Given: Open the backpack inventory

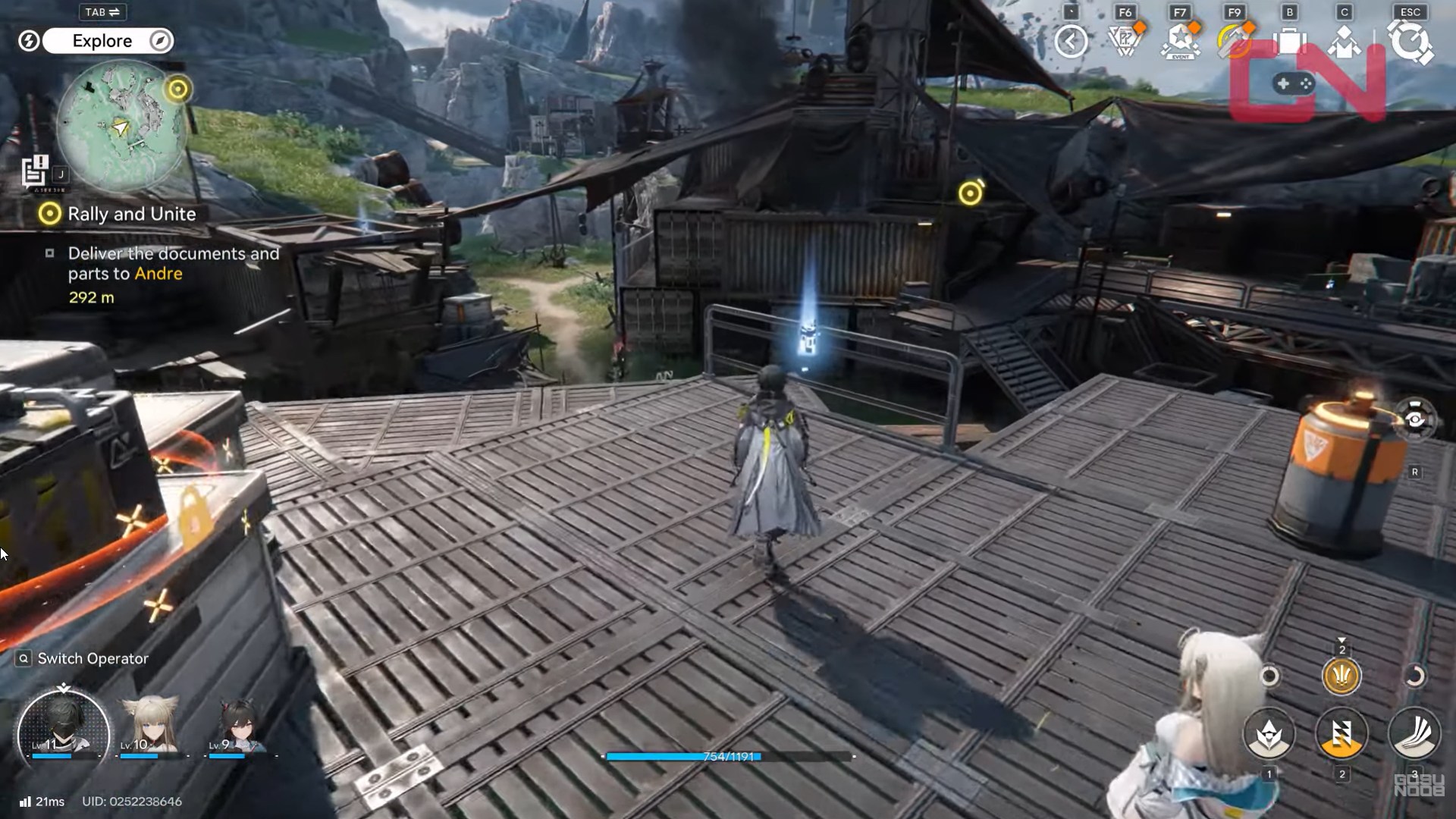Looking at the screenshot, I should click(1289, 41).
